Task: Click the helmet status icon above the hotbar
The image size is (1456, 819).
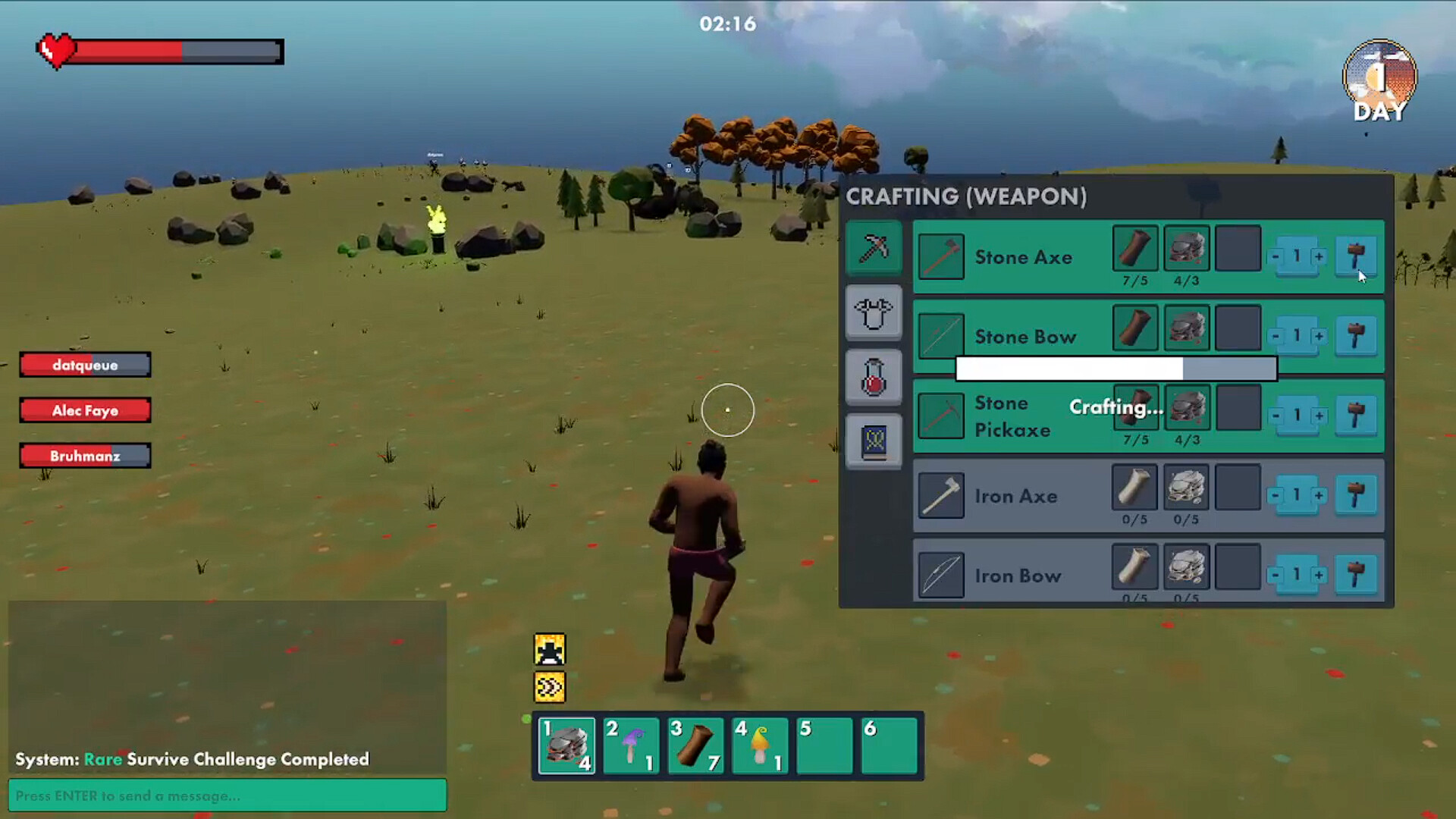Action: coord(549,649)
